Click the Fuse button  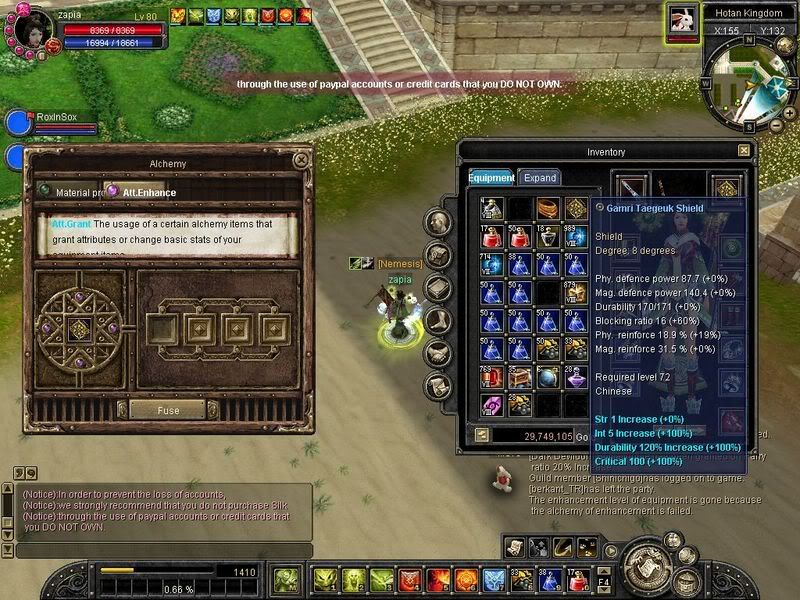click(x=168, y=410)
